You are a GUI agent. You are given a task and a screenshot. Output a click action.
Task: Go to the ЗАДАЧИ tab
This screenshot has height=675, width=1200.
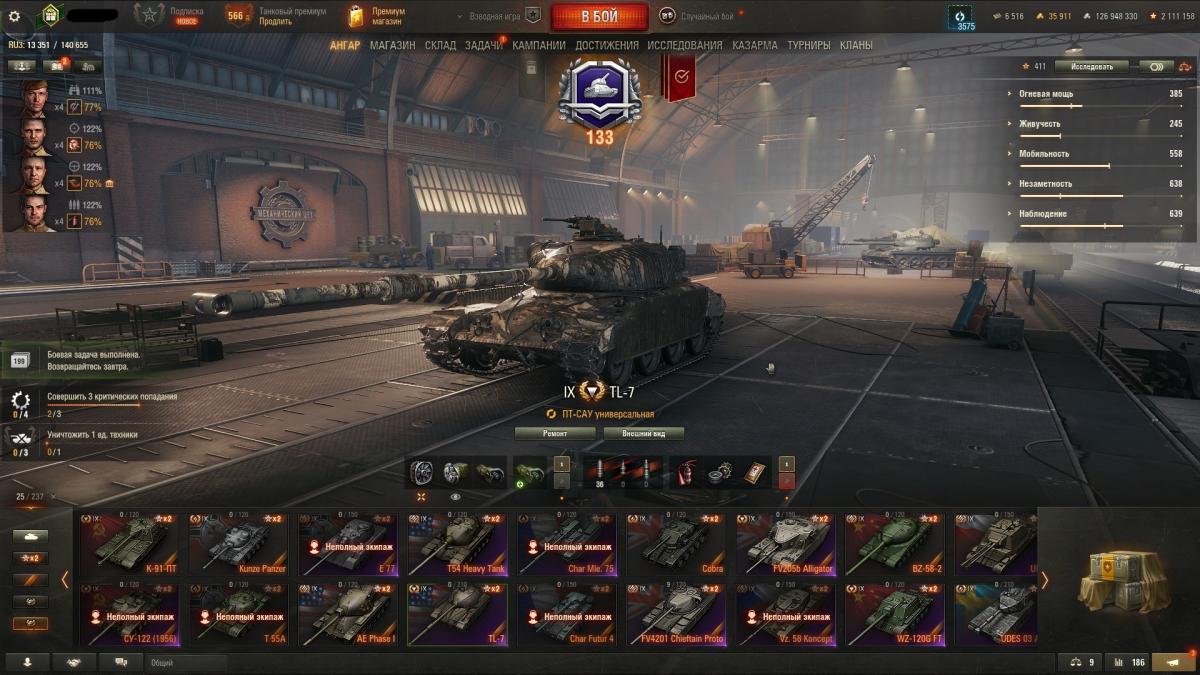point(484,45)
